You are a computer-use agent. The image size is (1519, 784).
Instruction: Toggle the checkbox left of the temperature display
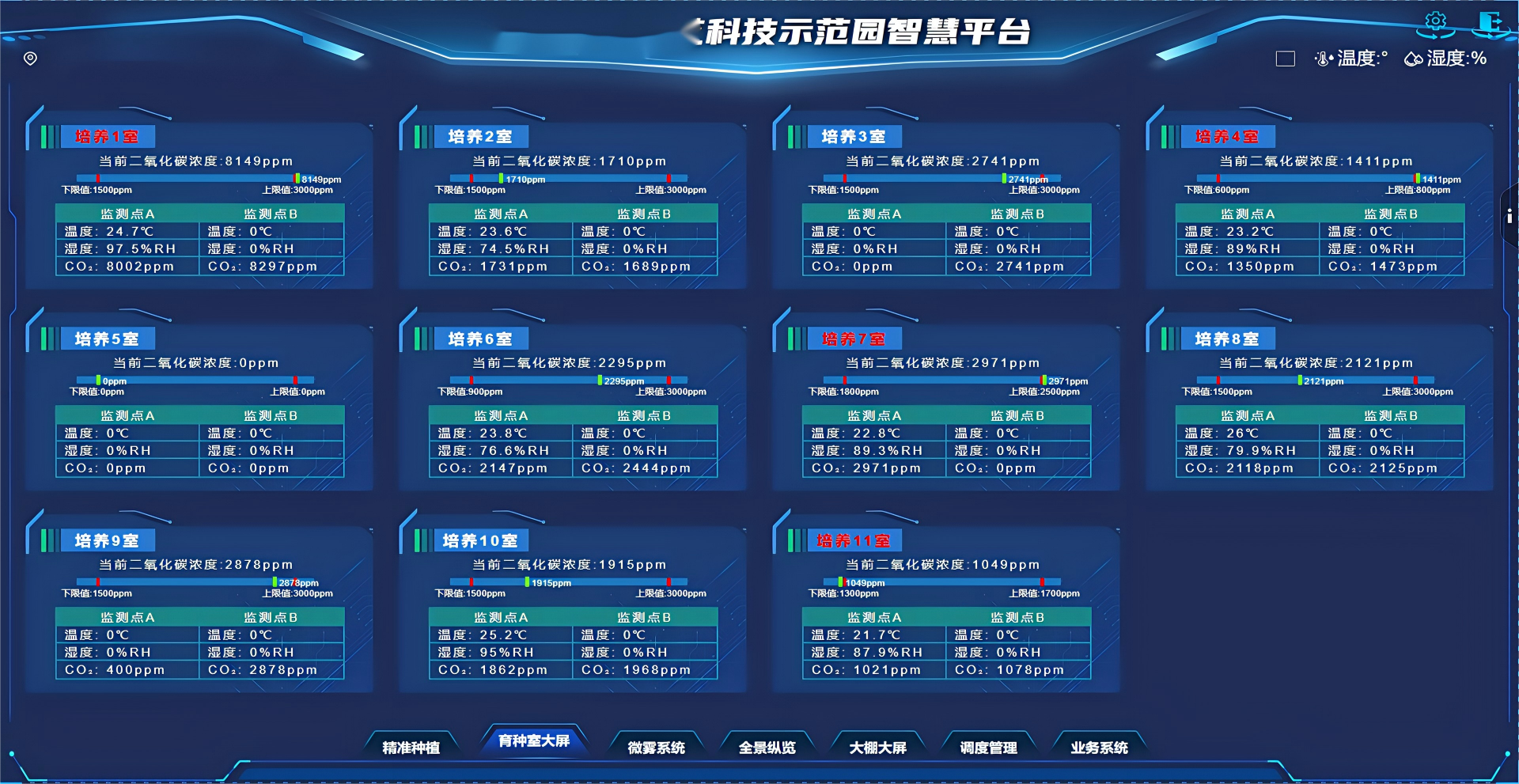1285,59
